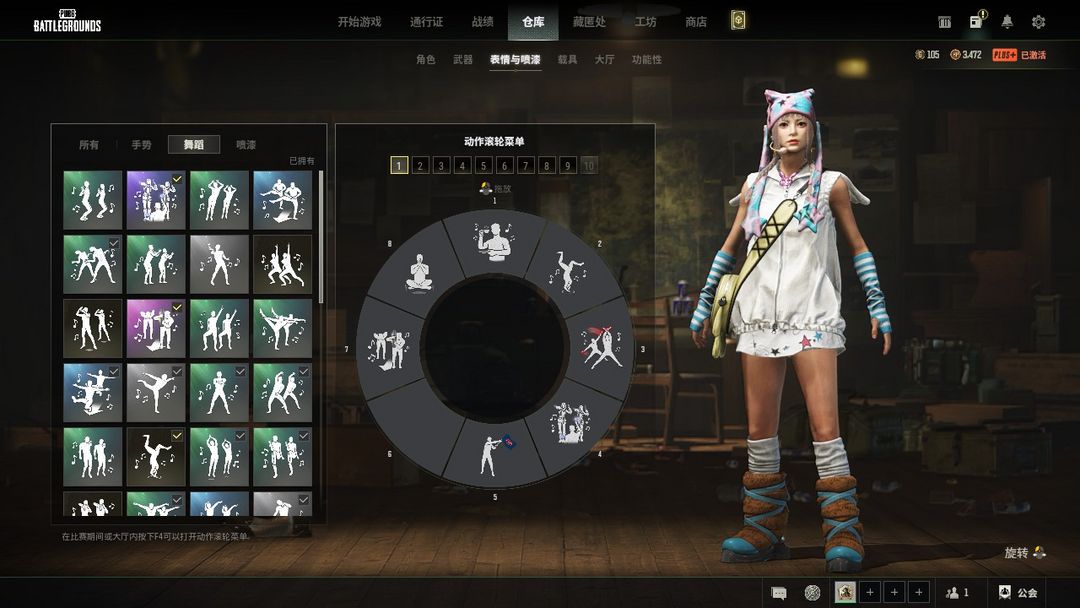Show the 喷漆 spray list
The width and height of the screenshot is (1080, 608).
246,145
